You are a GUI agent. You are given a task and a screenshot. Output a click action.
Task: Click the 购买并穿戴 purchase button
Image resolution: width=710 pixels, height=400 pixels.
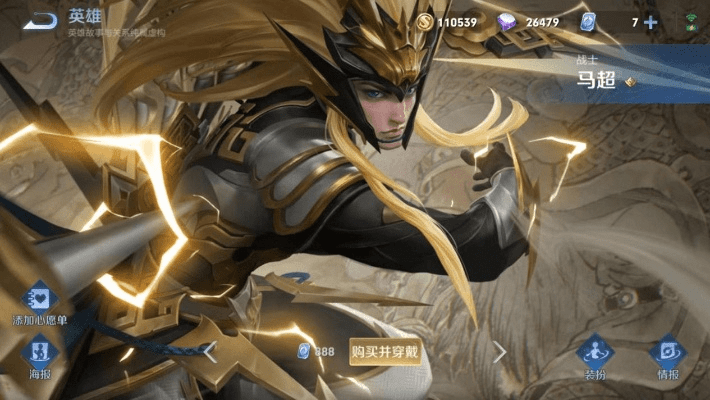[385, 351]
